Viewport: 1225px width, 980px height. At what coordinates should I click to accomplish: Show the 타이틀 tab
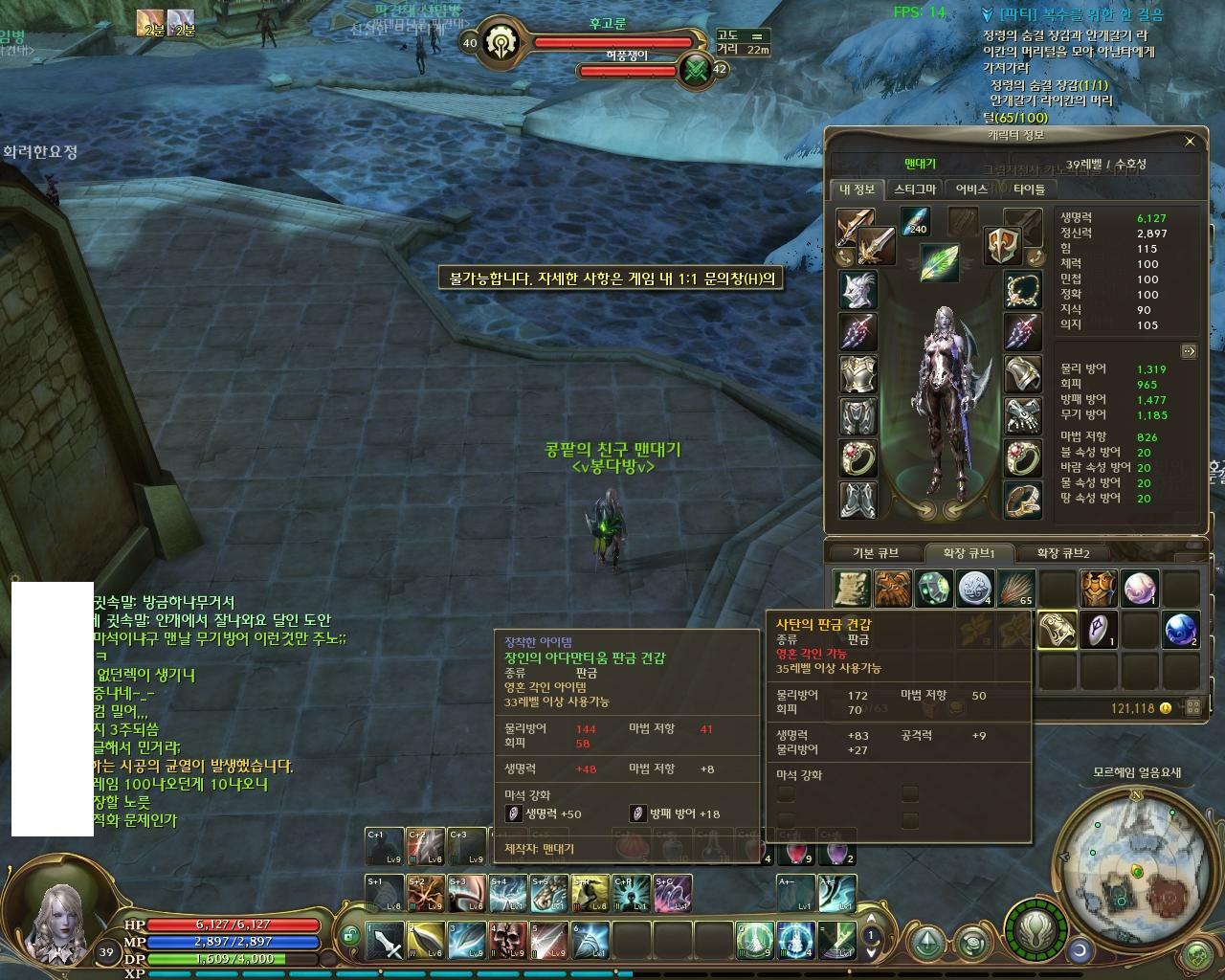(1029, 189)
